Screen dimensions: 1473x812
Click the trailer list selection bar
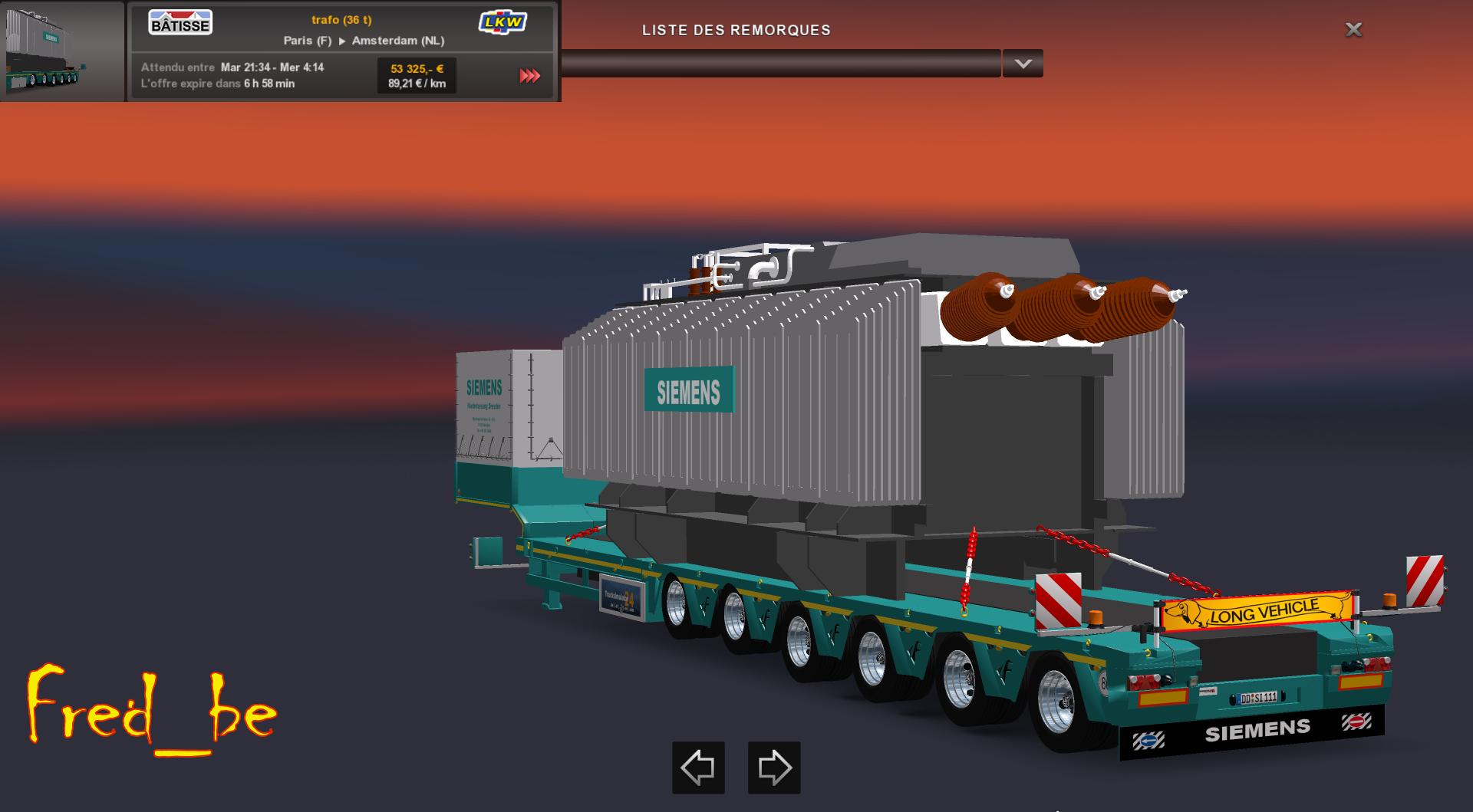[780, 64]
